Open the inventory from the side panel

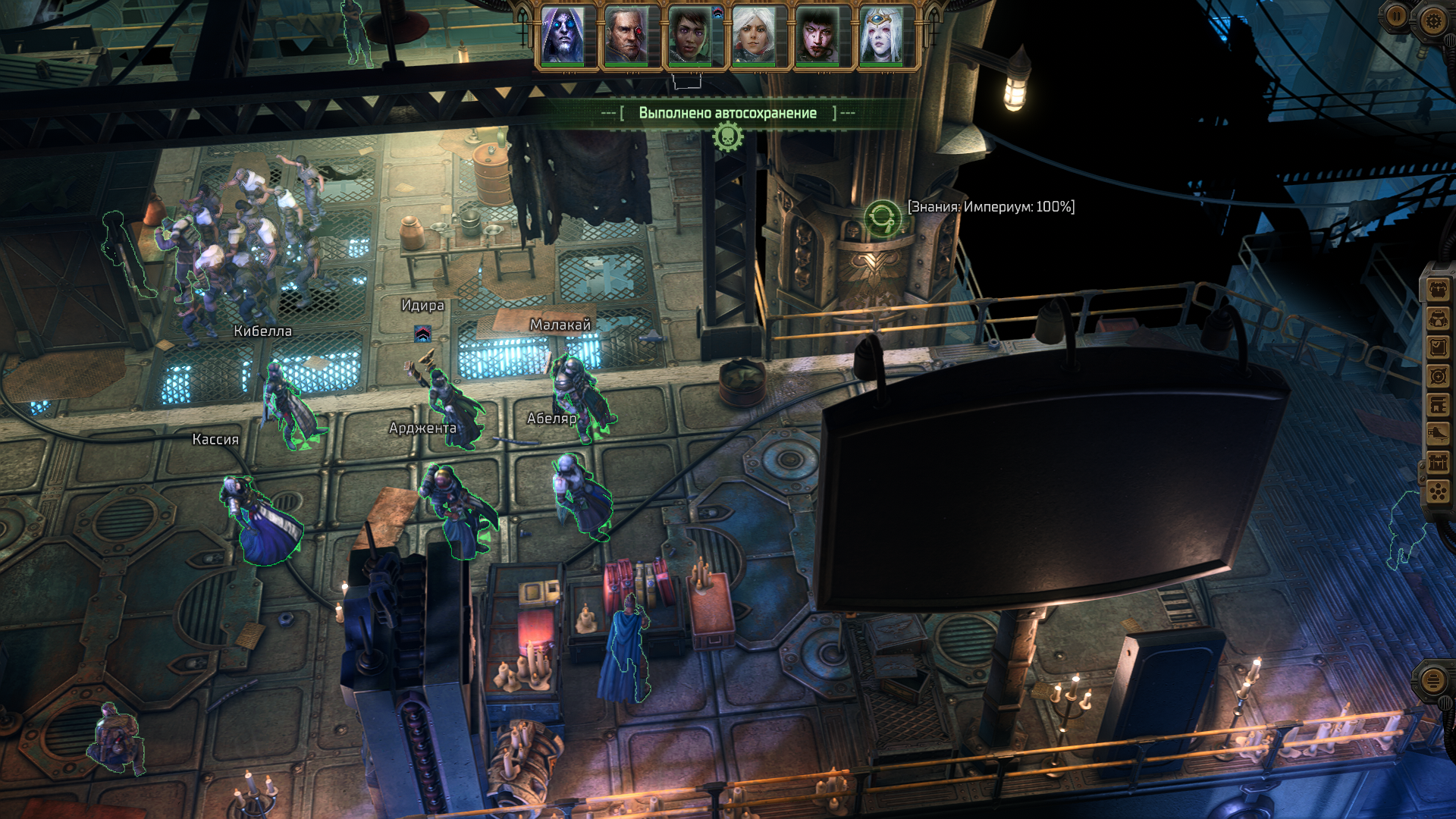coord(1439,290)
